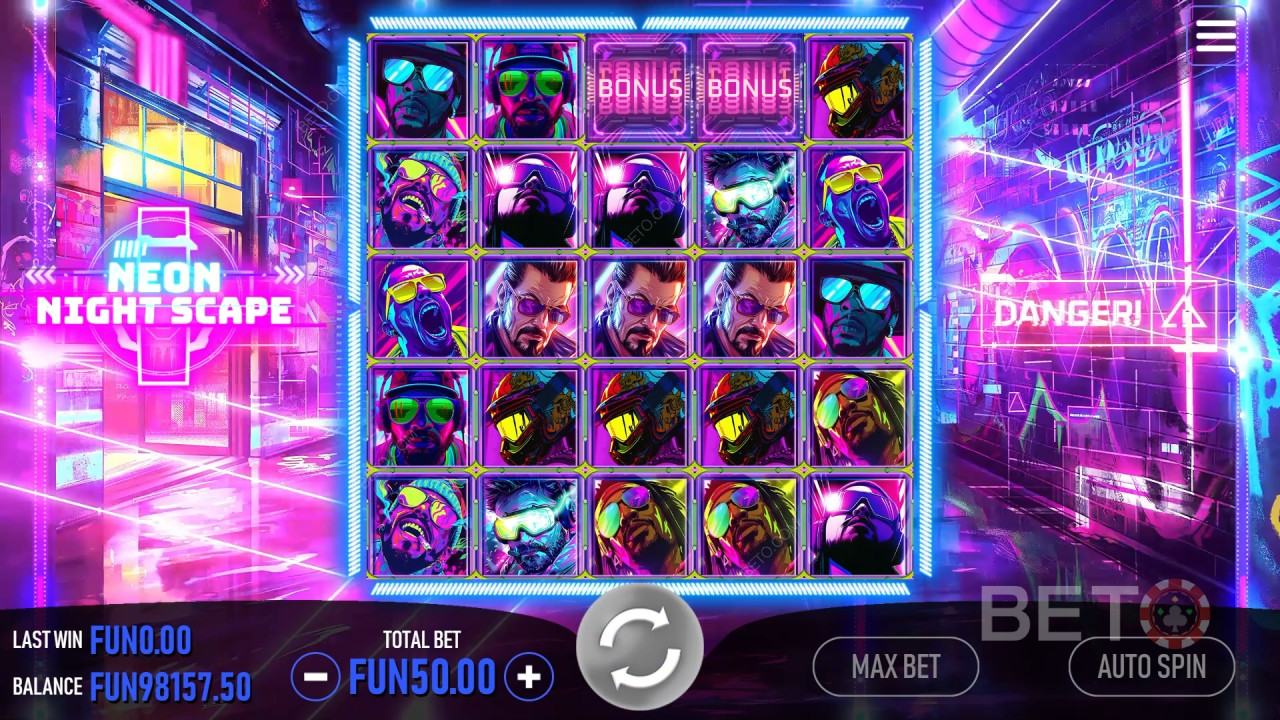Spin the reels with the circular arrows button
Screen dimensions: 1280x720
click(x=639, y=646)
